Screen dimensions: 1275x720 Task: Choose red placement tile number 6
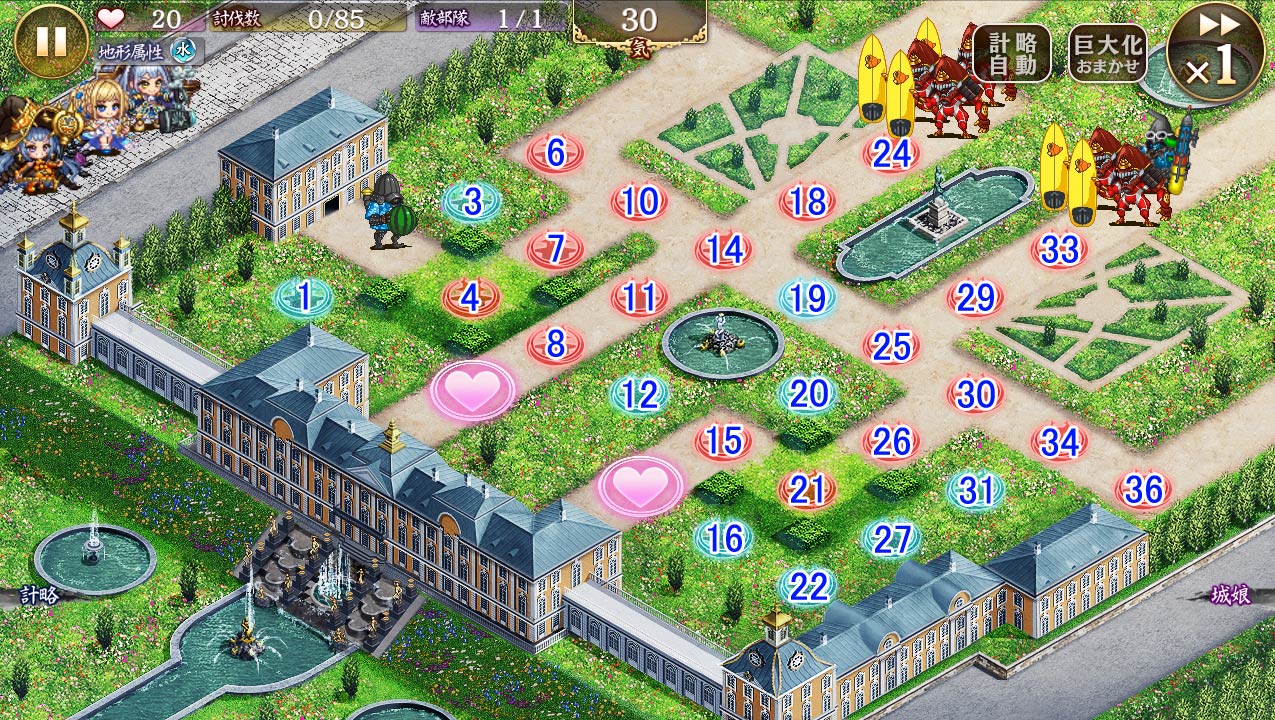556,153
